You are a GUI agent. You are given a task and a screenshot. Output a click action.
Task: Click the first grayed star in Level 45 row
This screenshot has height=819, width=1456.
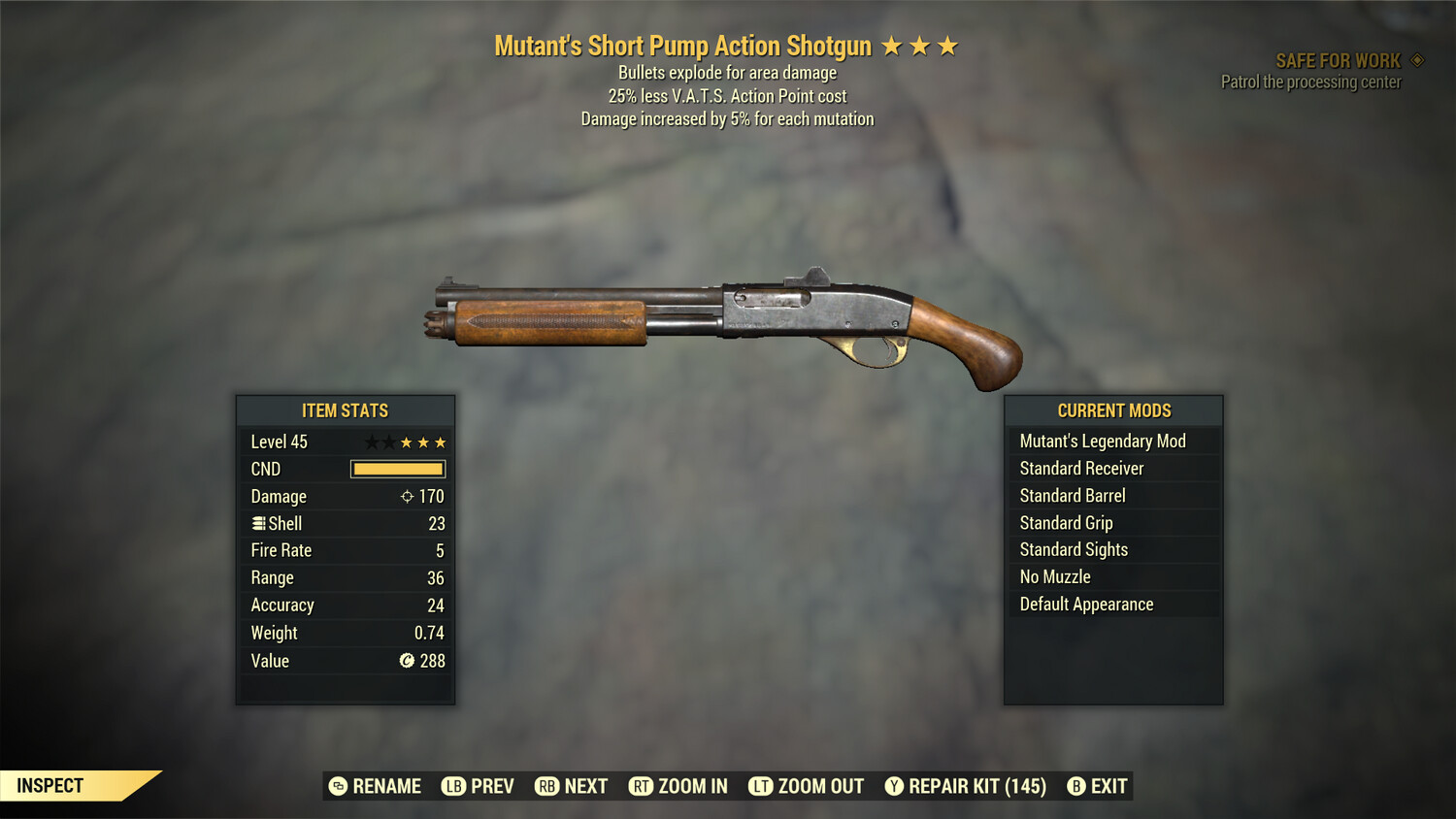pyautogui.click(x=370, y=442)
